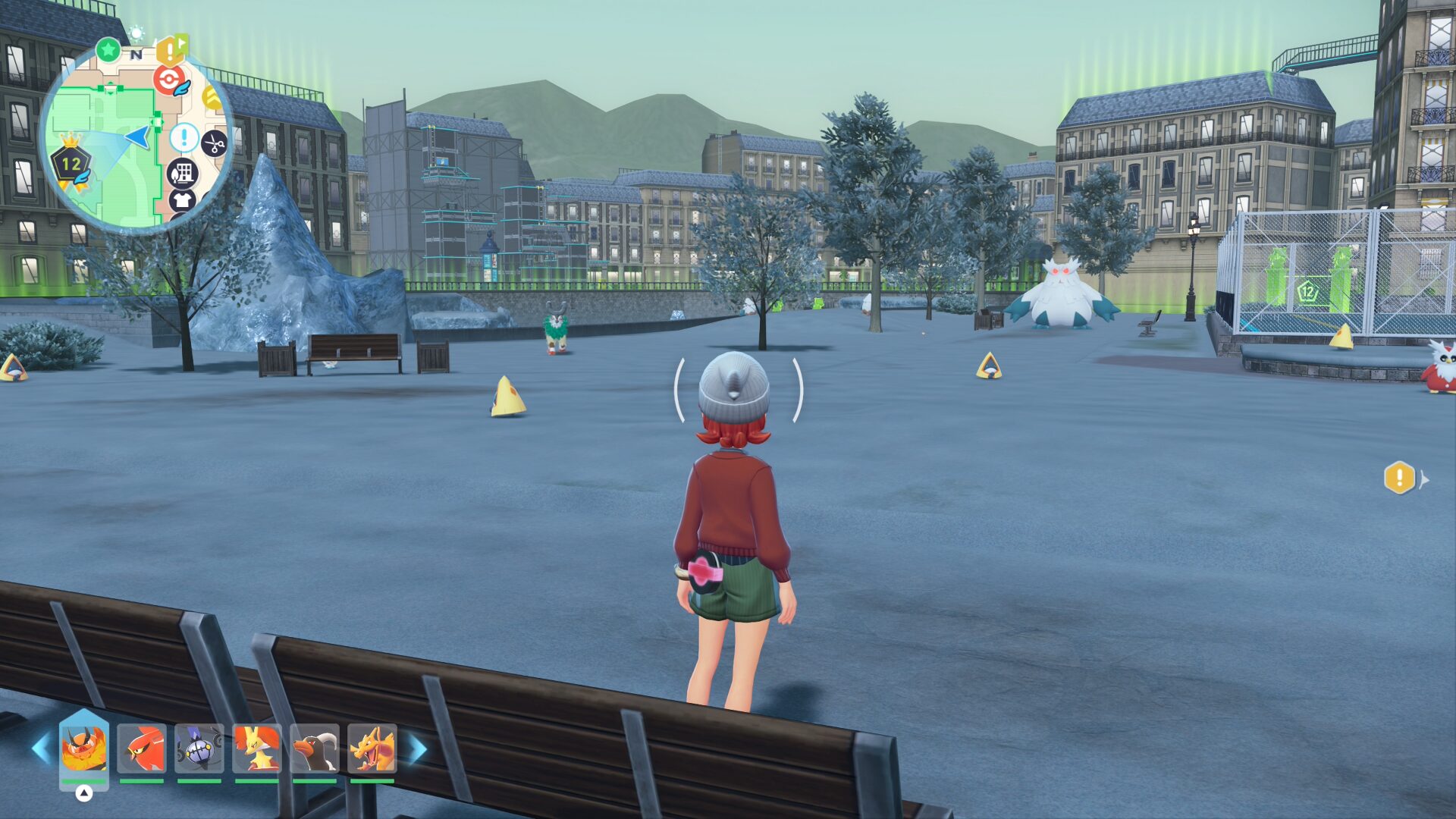The height and width of the screenshot is (819, 1456).
Task: Pick Houndoom in the party lineup
Action: click(315, 748)
